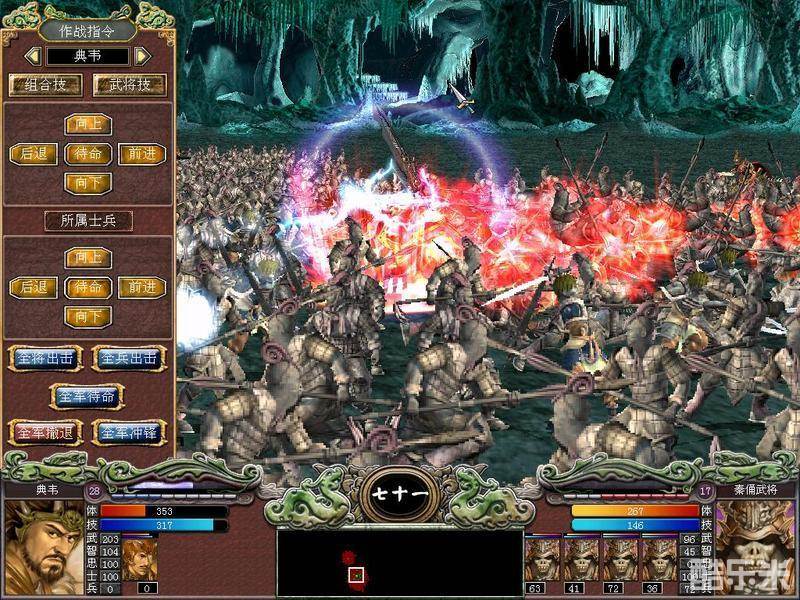Order the general to 后退 retreat

(x=34, y=154)
